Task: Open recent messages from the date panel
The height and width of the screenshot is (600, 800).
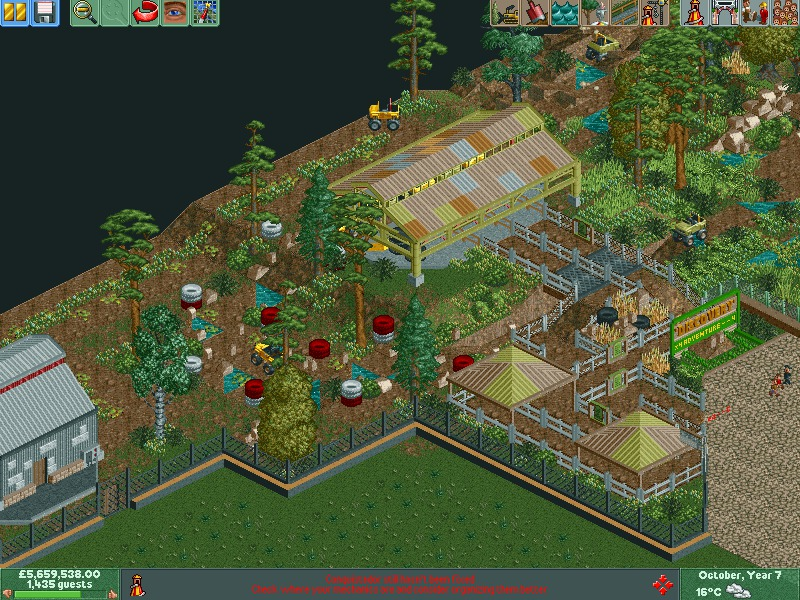Action: pyautogui.click(x=740, y=578)
